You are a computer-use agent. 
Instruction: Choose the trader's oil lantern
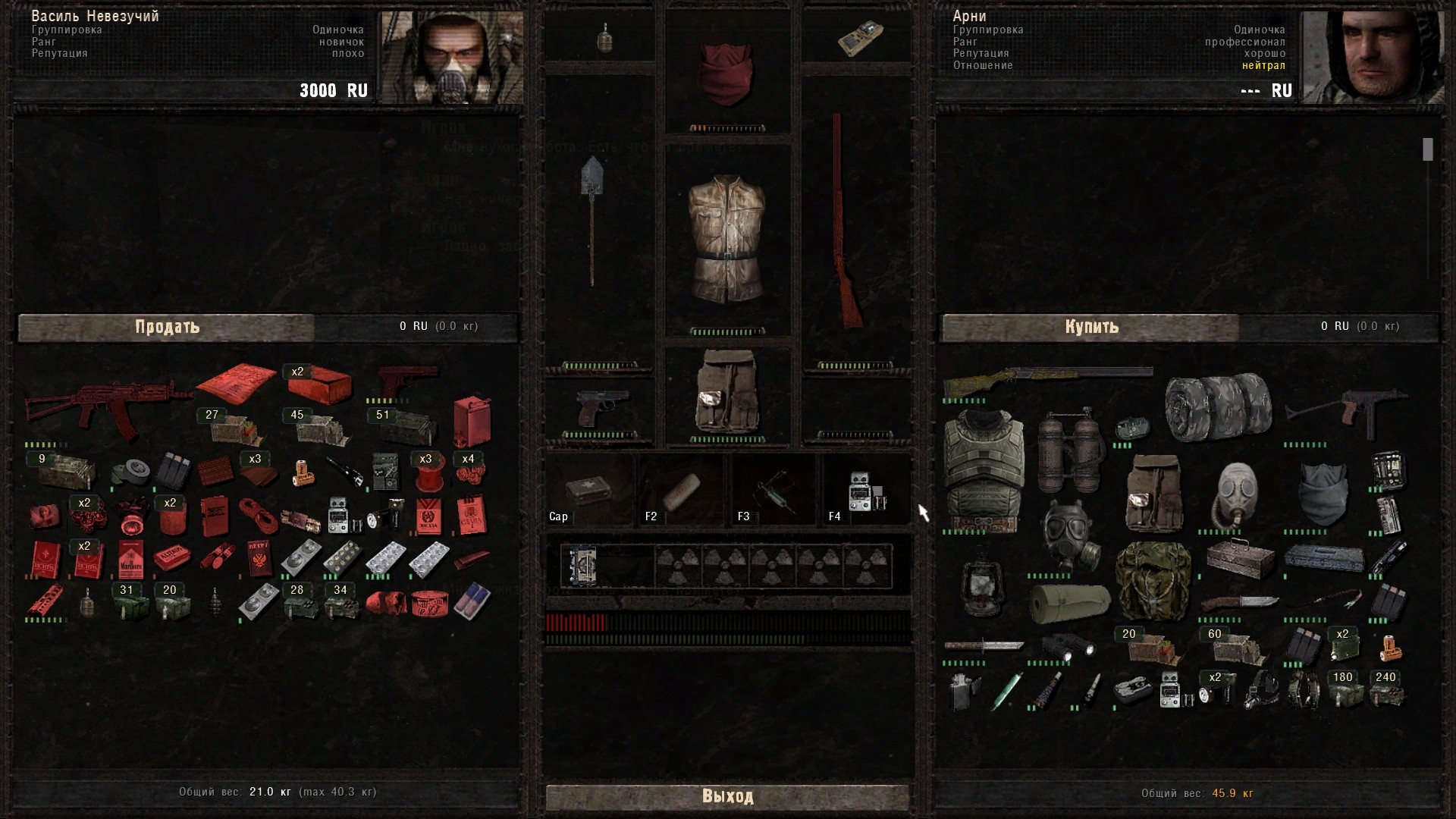click(983, 588)
